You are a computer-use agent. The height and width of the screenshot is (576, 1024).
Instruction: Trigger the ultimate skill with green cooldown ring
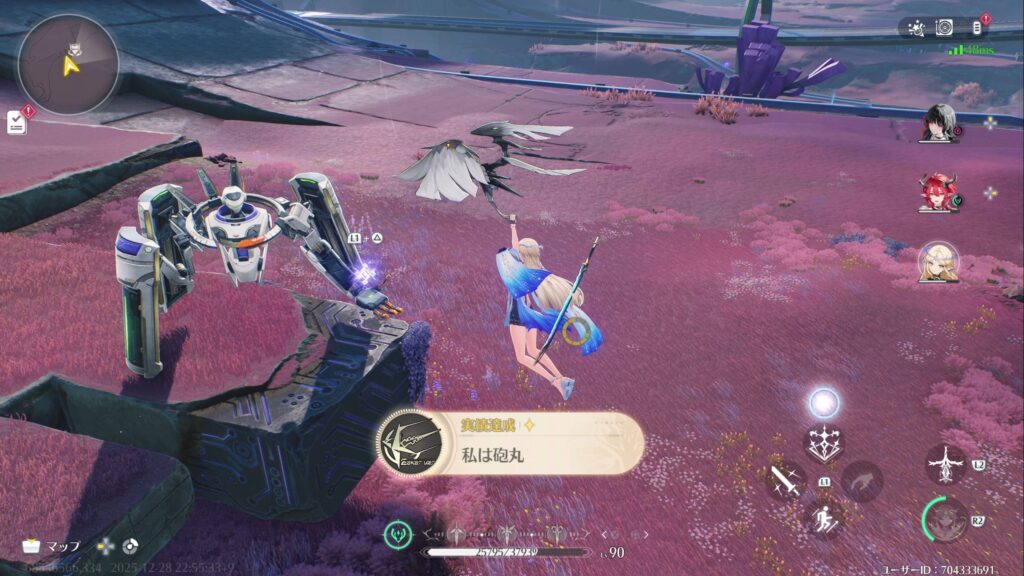[944, 518]
